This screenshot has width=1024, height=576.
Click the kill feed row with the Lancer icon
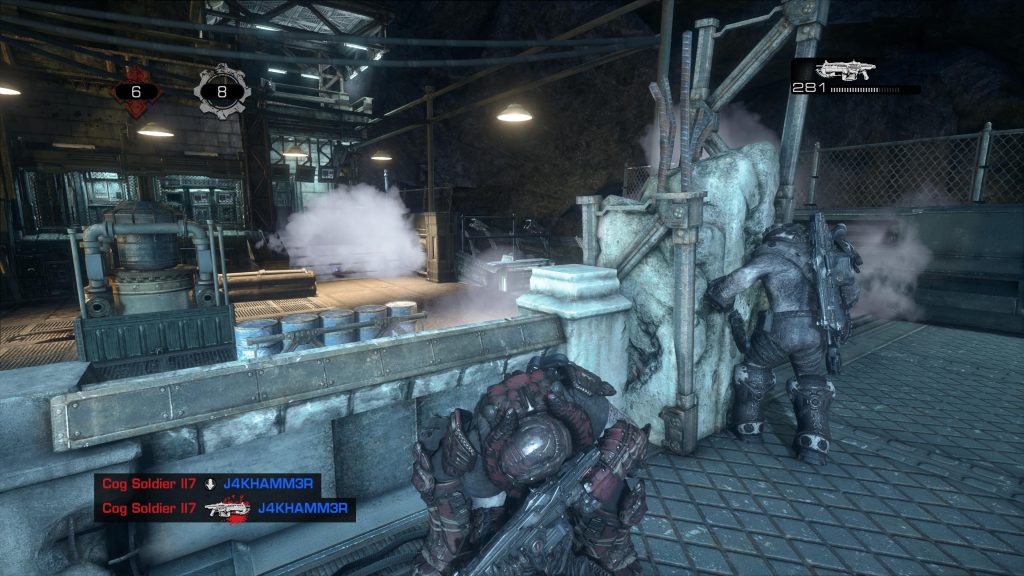pyautogui.click(x=225, y=509)
